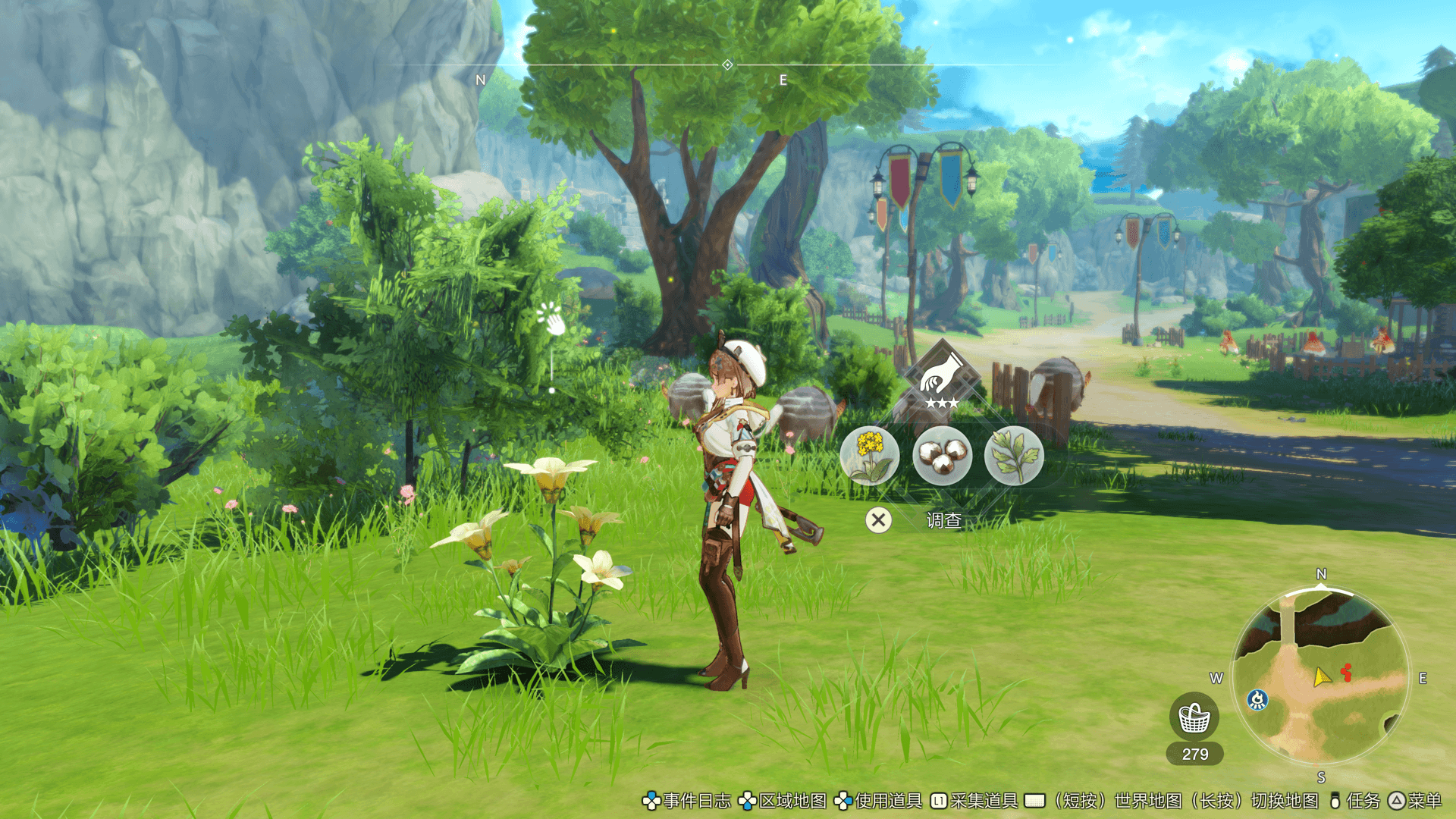Viewport: 1456px width, 819px height.
Task: Open the circular minimap
Action: (x=1320, y=677)
